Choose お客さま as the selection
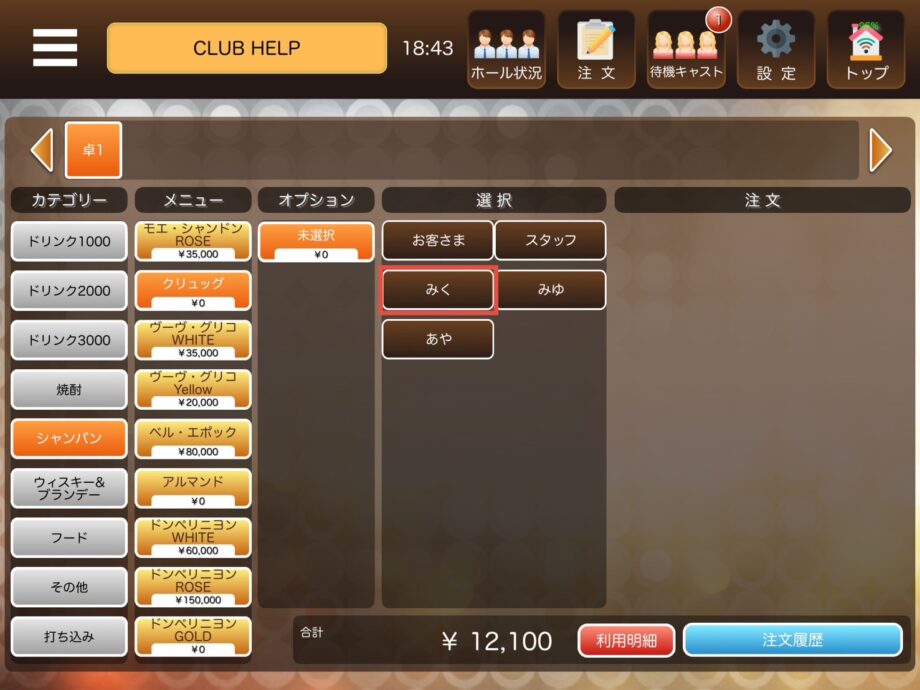The height and width of the screenshot is (690, 920). [438, 241]
